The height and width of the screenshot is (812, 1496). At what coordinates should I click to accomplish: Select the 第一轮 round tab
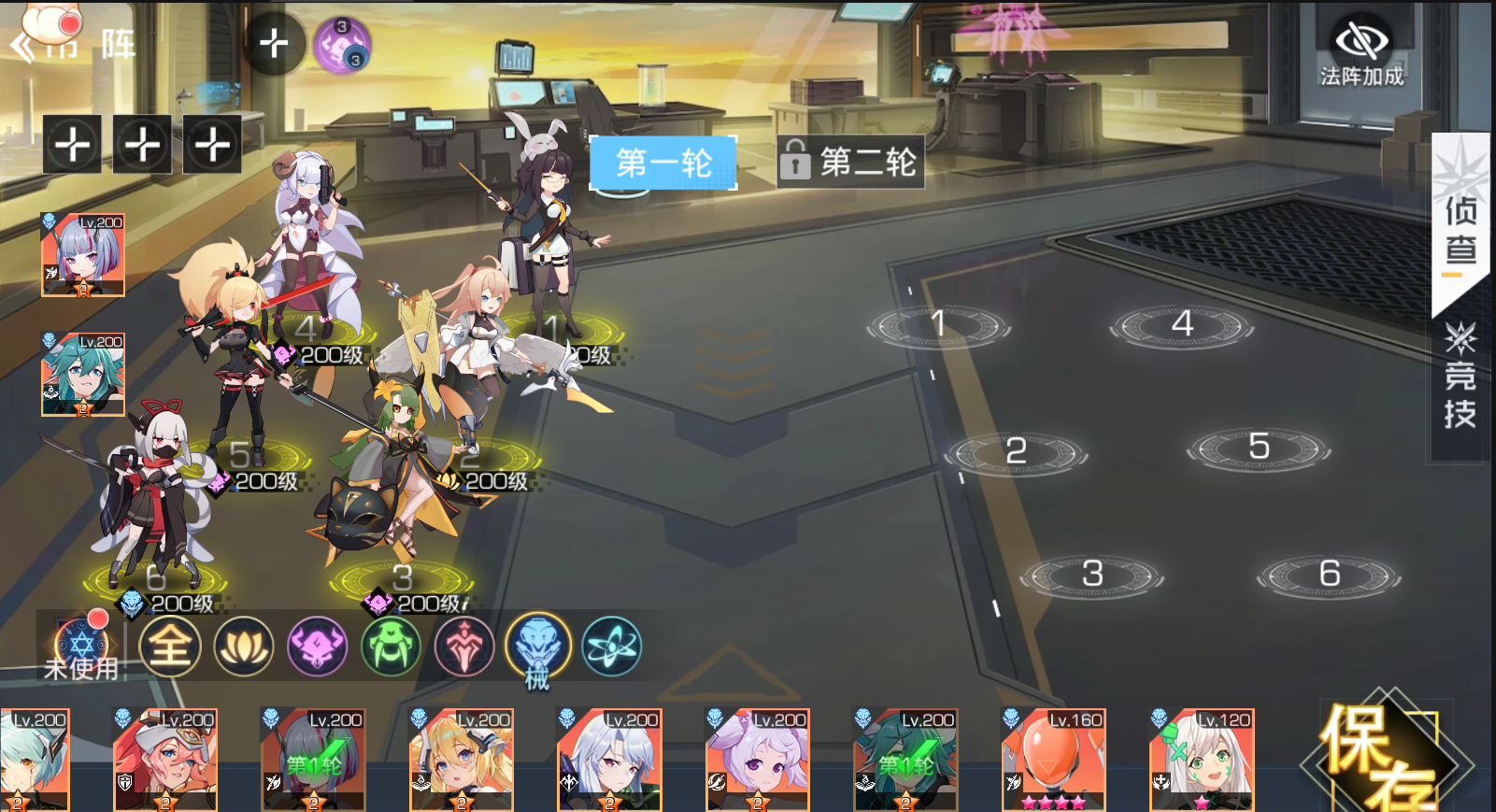click(663, 163)
